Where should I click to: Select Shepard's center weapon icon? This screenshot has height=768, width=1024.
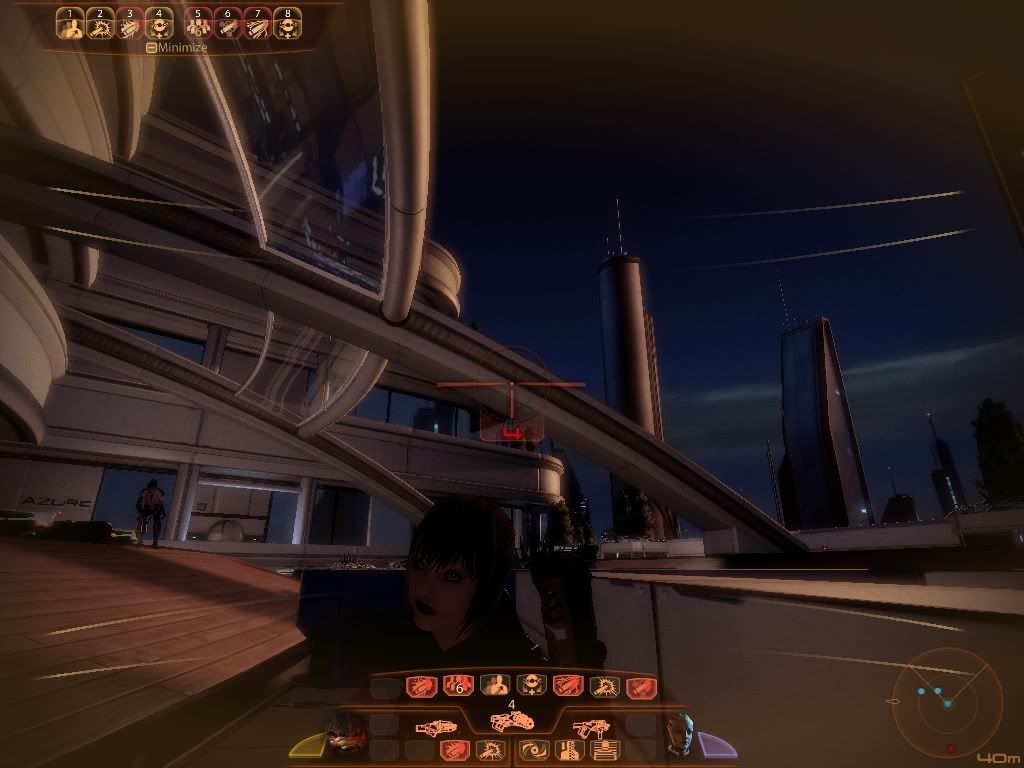pyautogui.click(x=511, y=722)
